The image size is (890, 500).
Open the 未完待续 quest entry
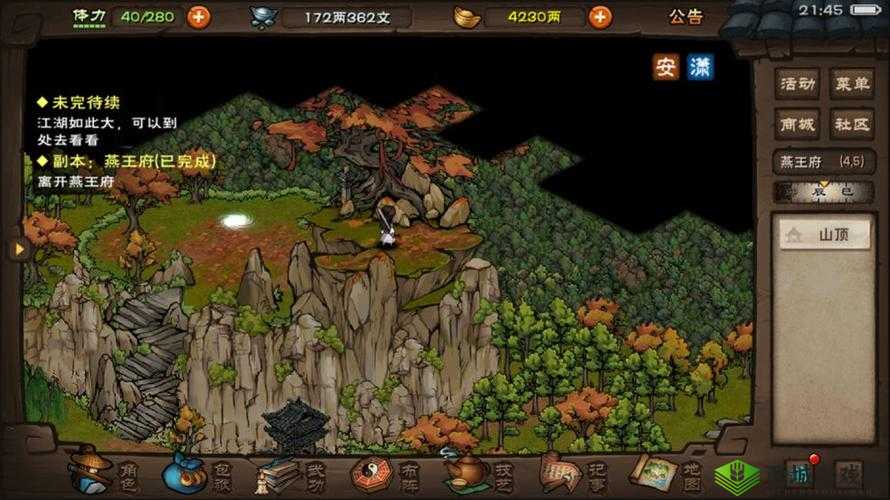[78, 102]
